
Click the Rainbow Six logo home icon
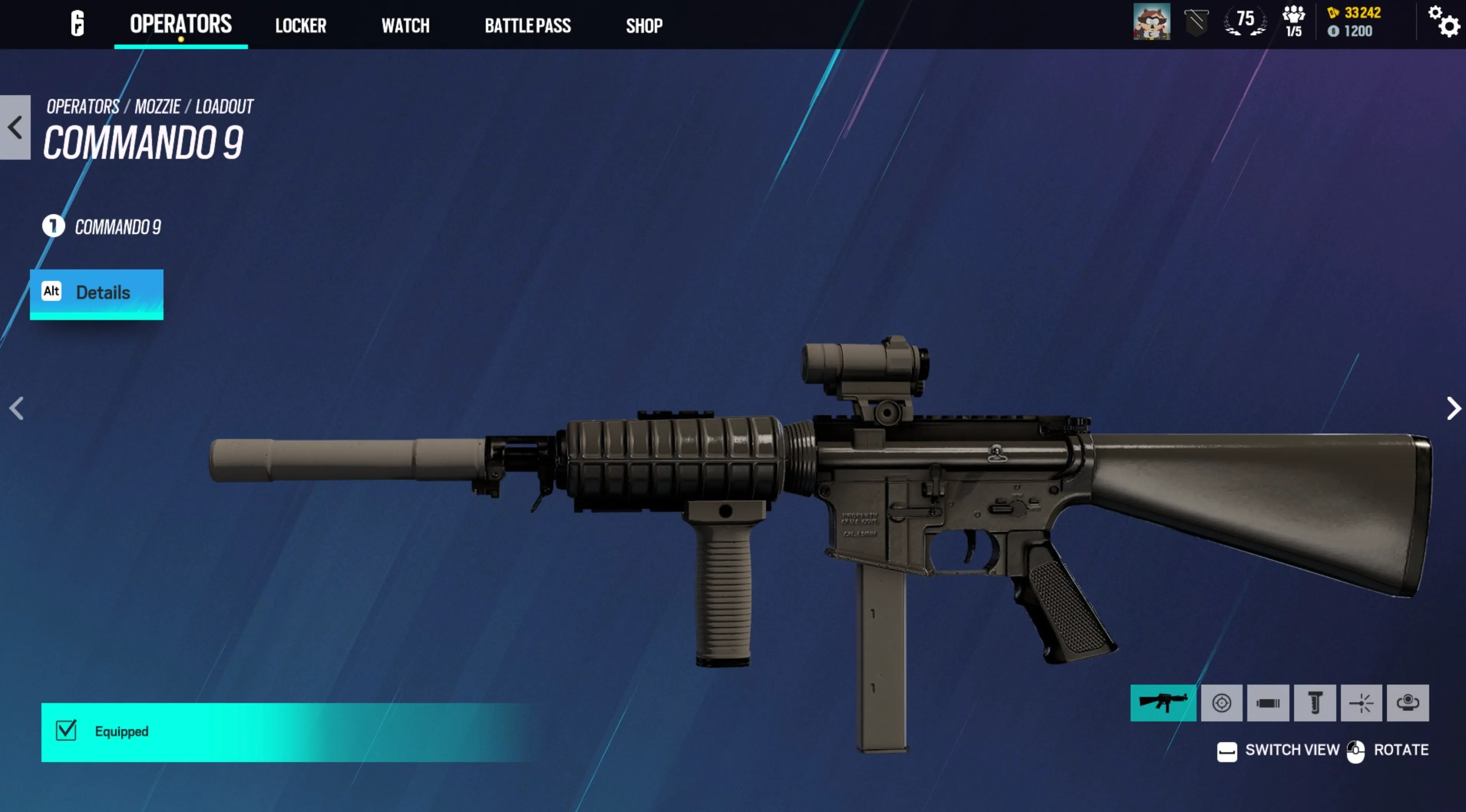click(78, 24)
